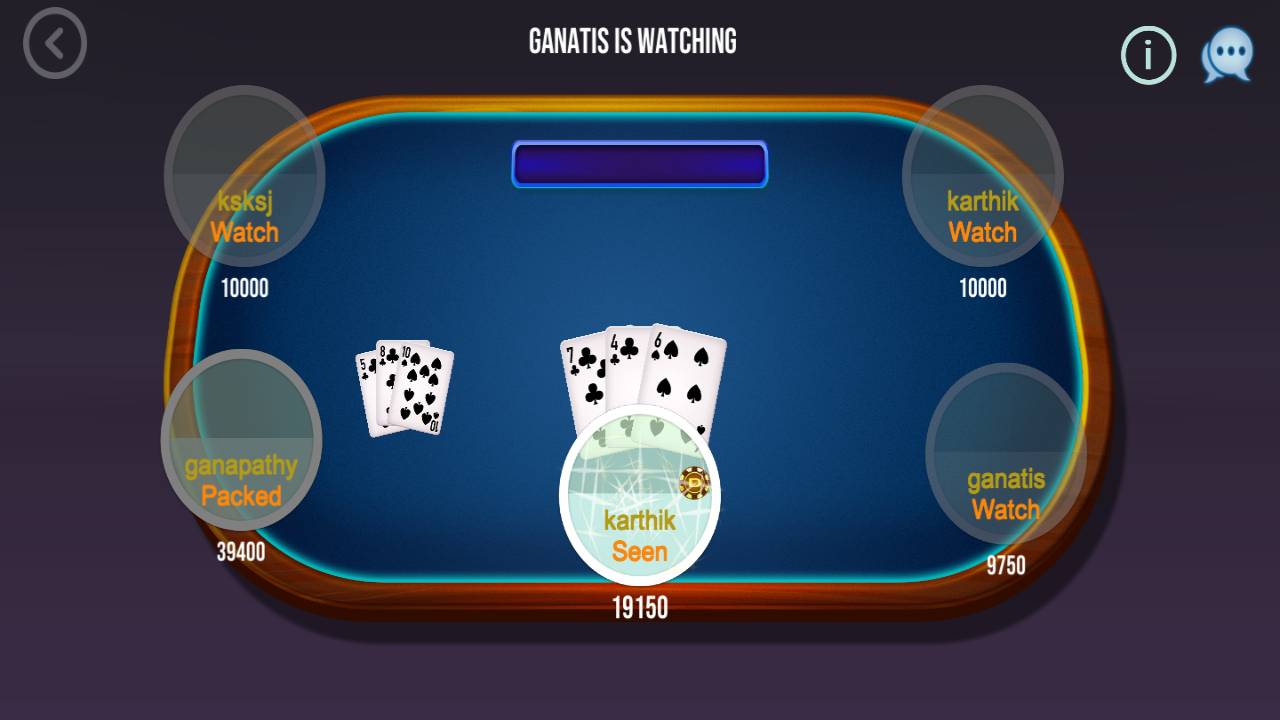The height and width of the screenshot is (720, 1280).
Task: Click the GANATIS IS WATCHING title
Action: (x=633, y=41)
